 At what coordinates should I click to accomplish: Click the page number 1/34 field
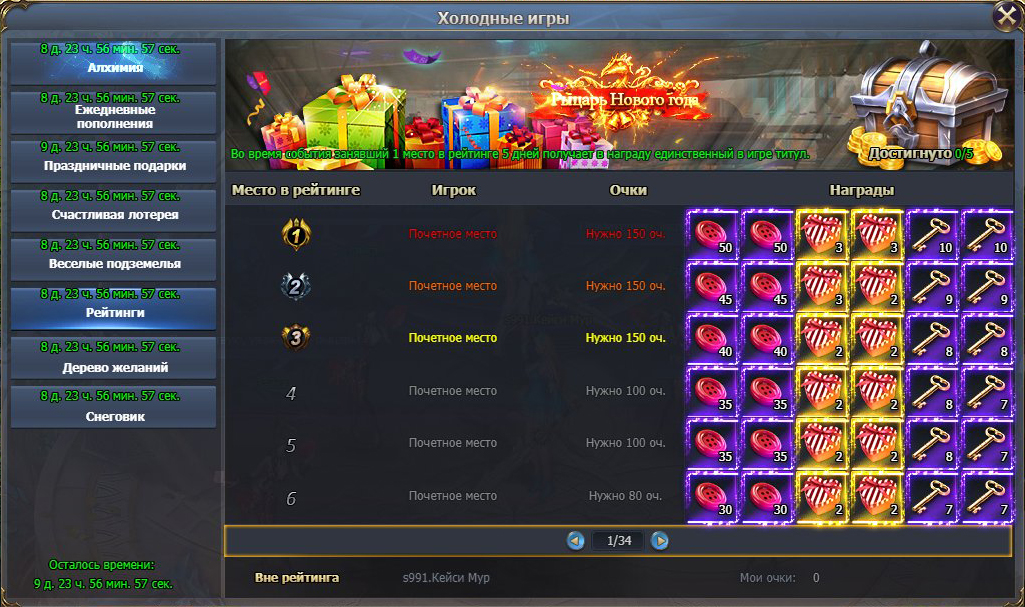[x=617, y=541]
